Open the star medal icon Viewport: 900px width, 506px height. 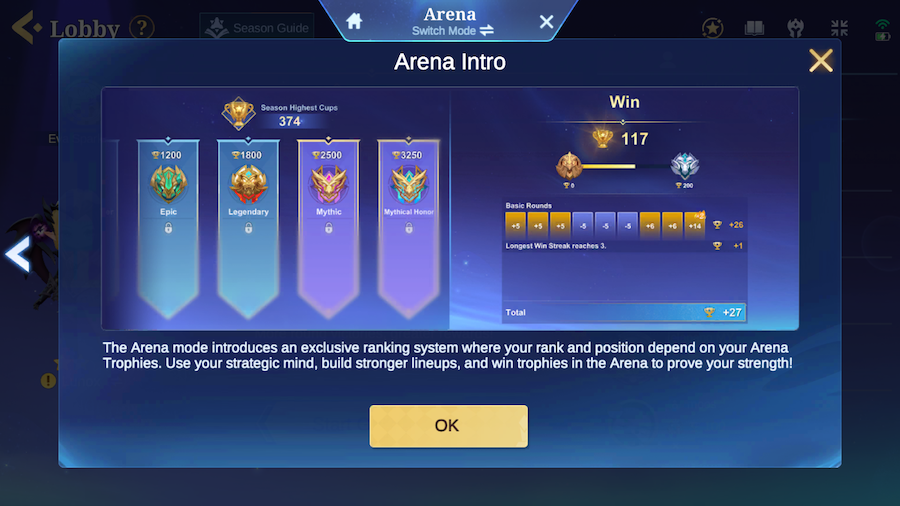coord(713,28)
